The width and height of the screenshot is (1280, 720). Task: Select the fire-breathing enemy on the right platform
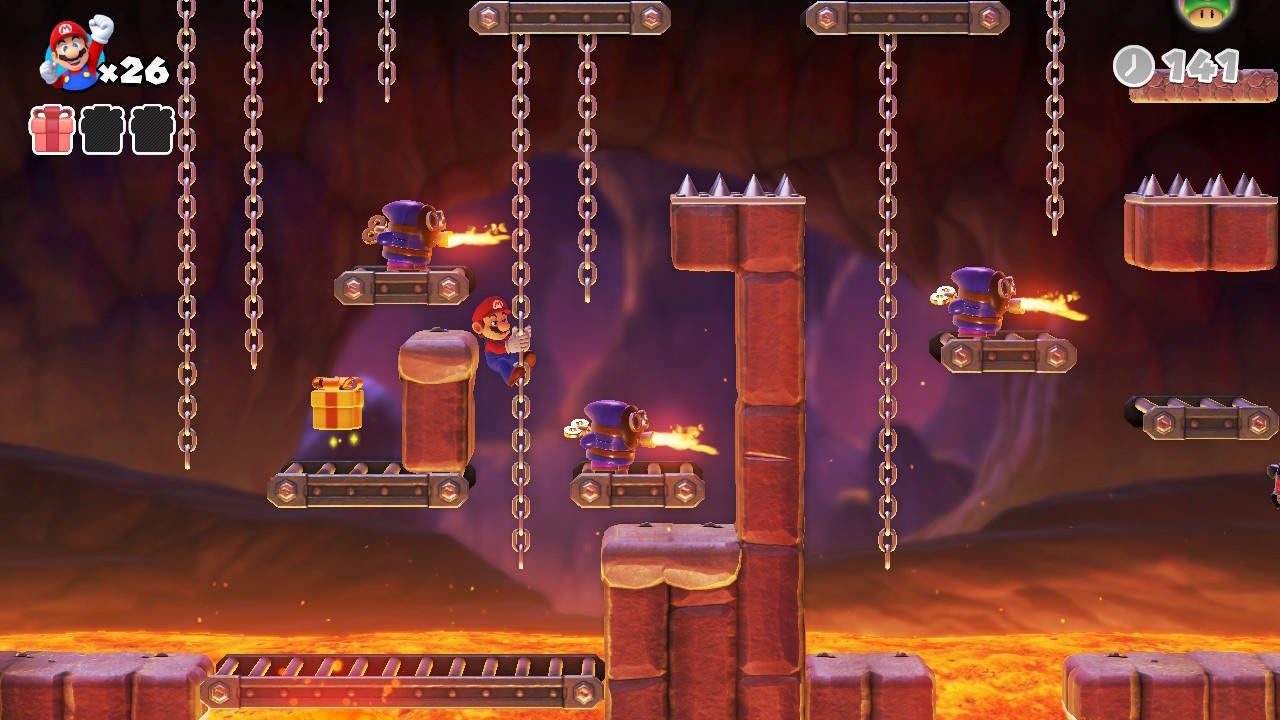[x=975, y=300]
